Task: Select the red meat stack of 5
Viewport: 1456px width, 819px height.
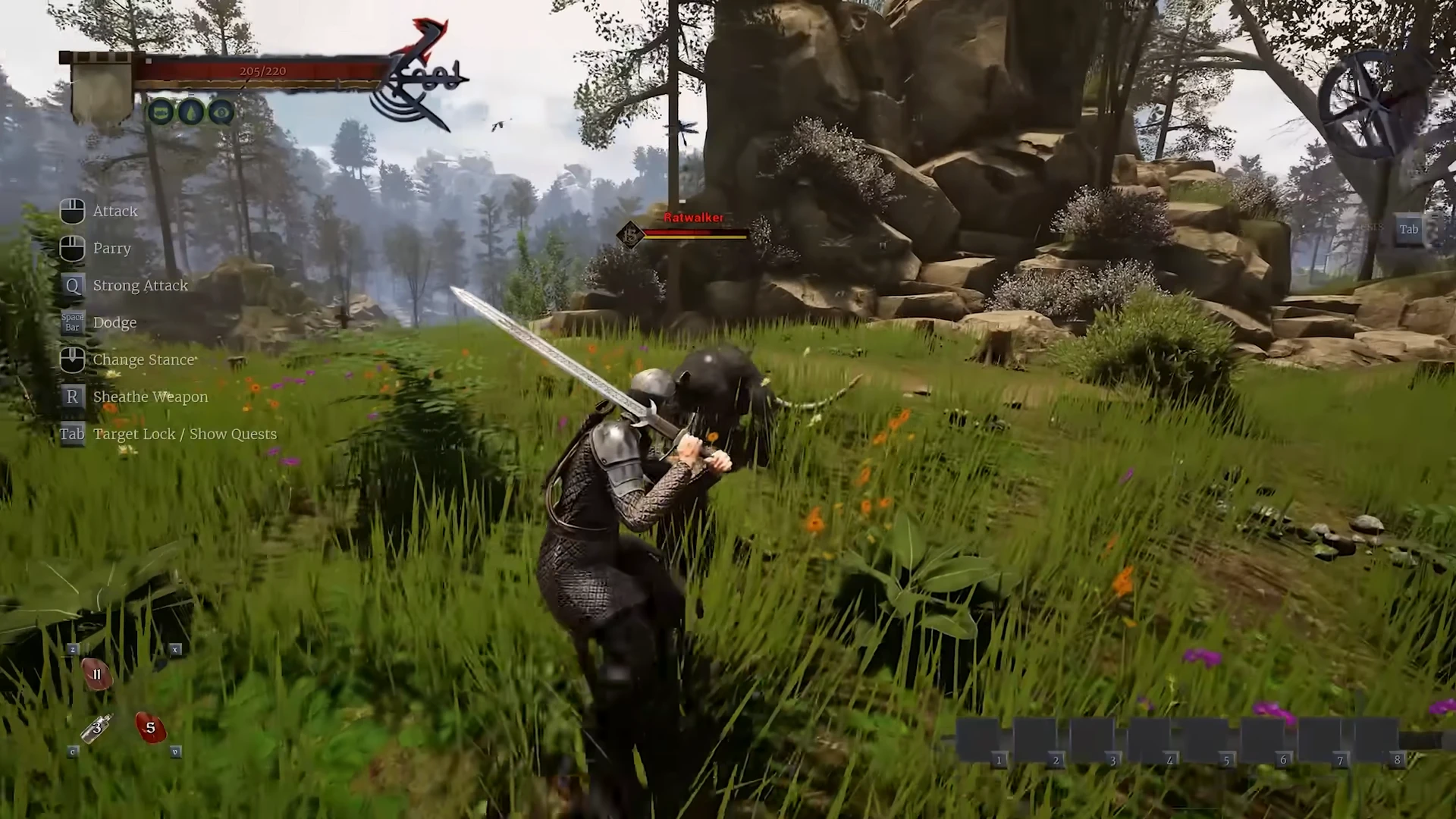Action: click(150, 728)
